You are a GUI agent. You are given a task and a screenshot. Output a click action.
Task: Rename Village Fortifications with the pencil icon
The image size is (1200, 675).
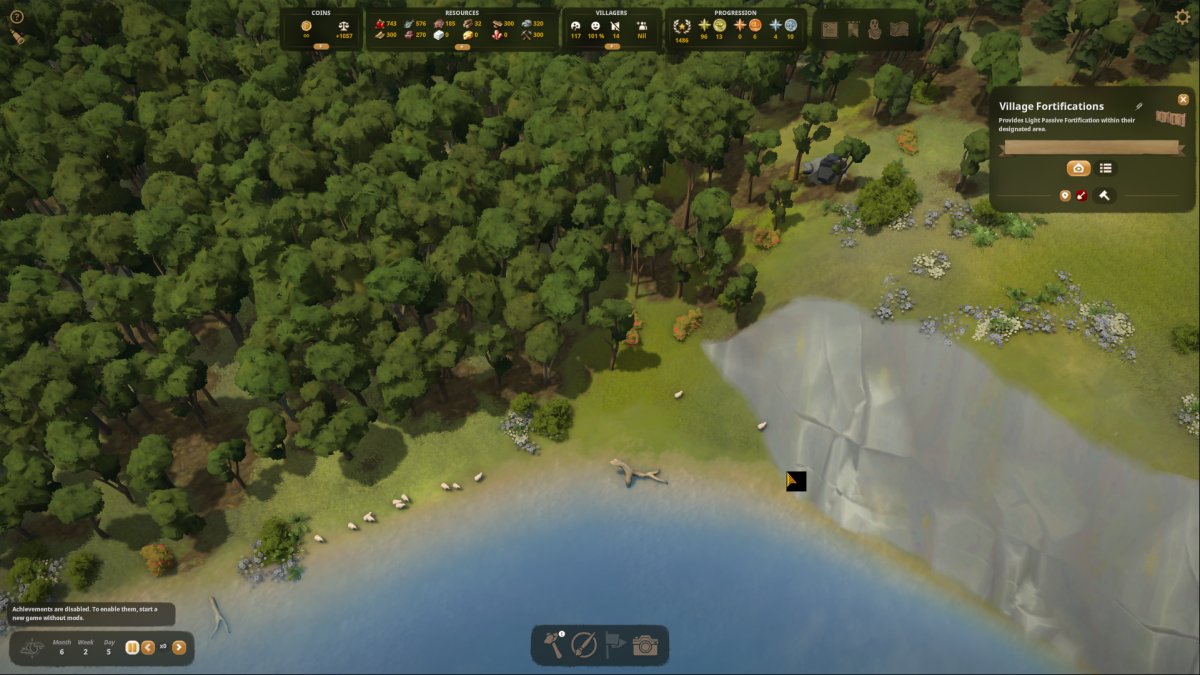click(x=1138, y=106)
